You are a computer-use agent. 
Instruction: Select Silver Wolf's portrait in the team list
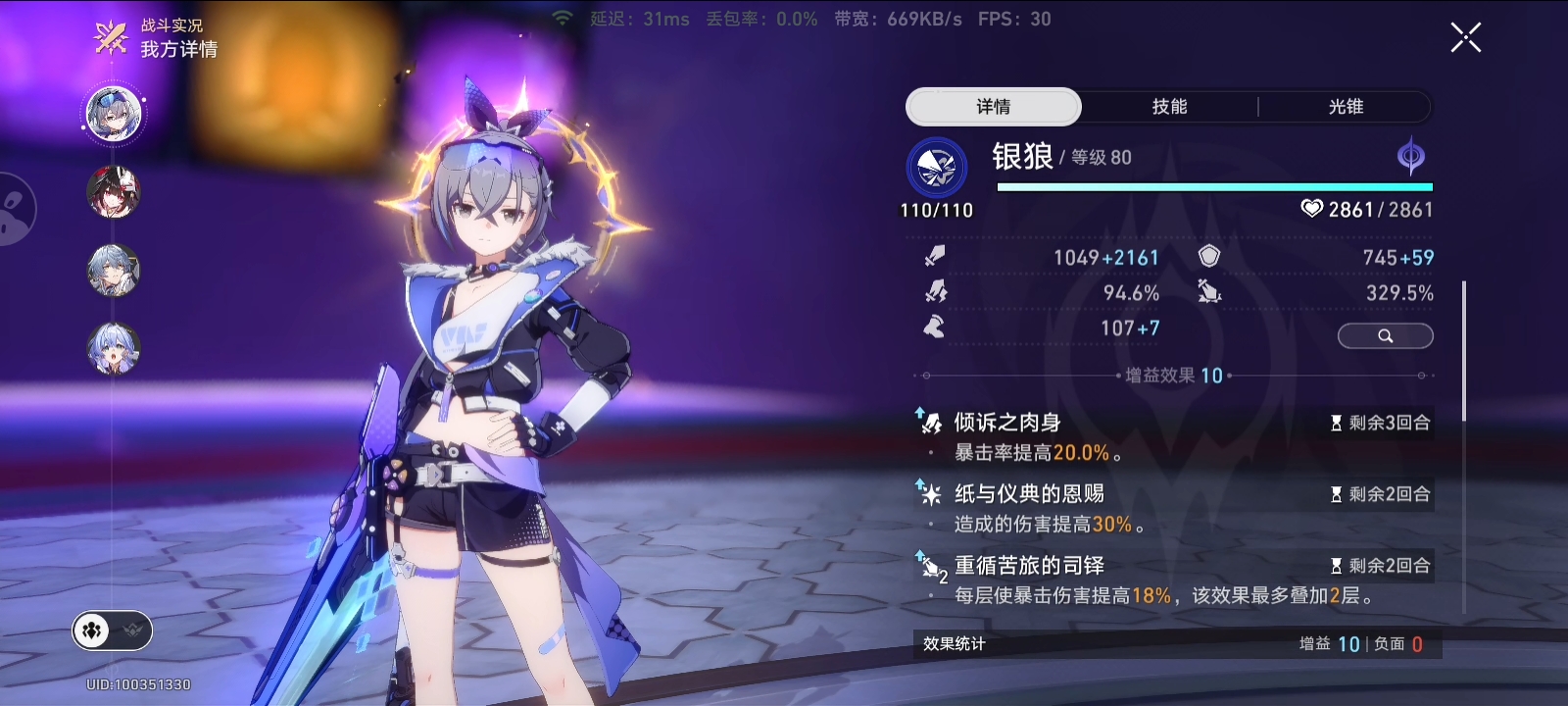click(x=114, y=113)
